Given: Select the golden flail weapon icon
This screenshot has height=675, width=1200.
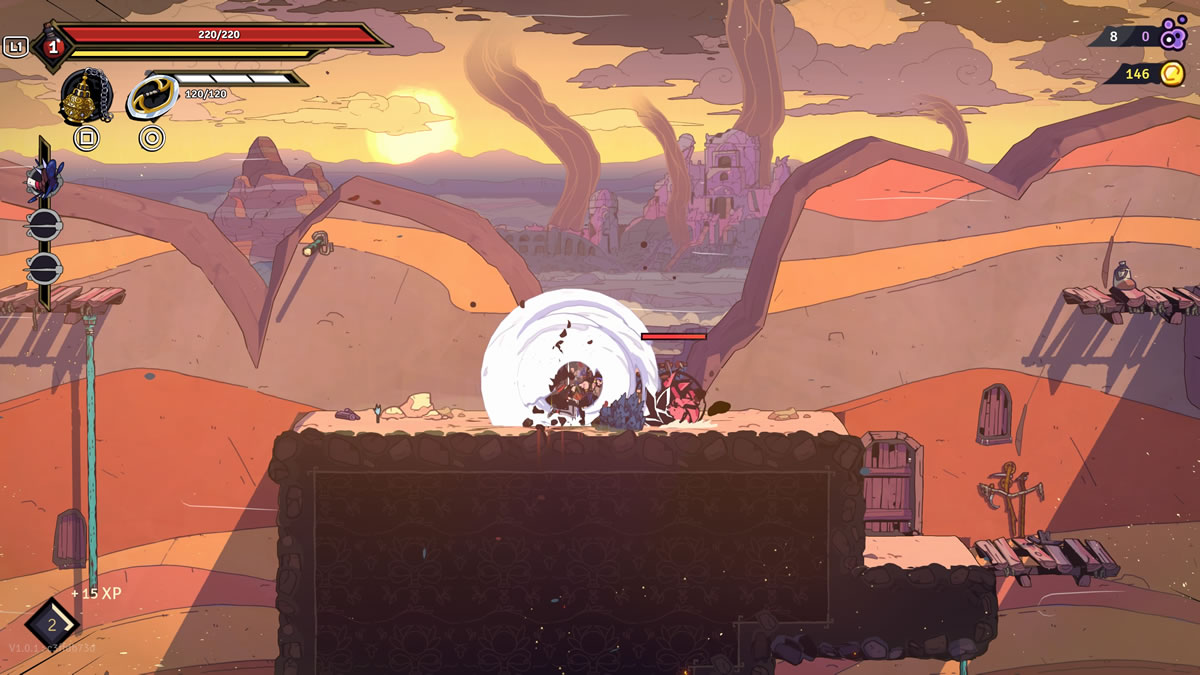Looking at the screenshot, I should (86, 98).
